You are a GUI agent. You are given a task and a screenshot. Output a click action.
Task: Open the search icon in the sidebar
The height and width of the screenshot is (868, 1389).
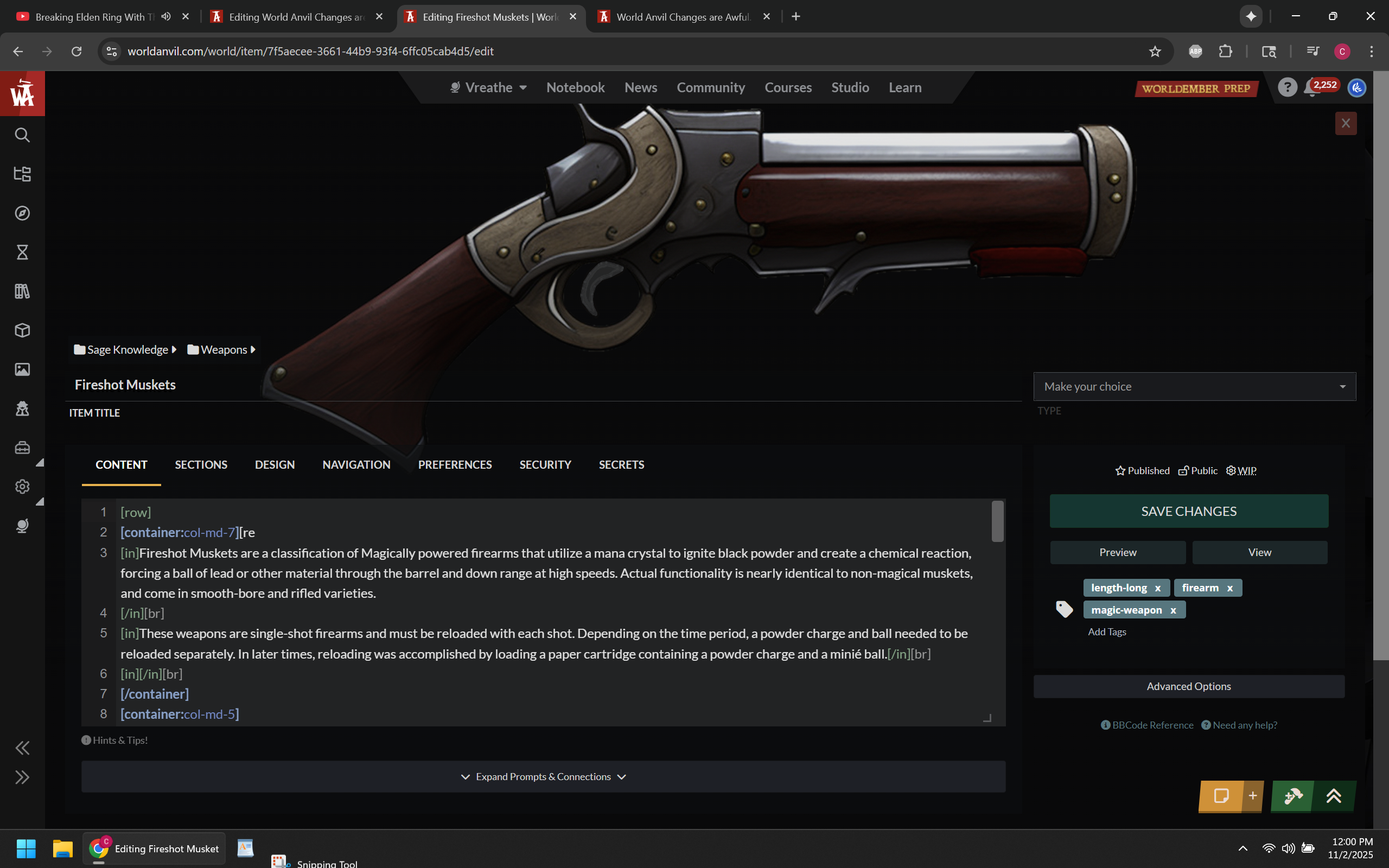click(22, 135)
